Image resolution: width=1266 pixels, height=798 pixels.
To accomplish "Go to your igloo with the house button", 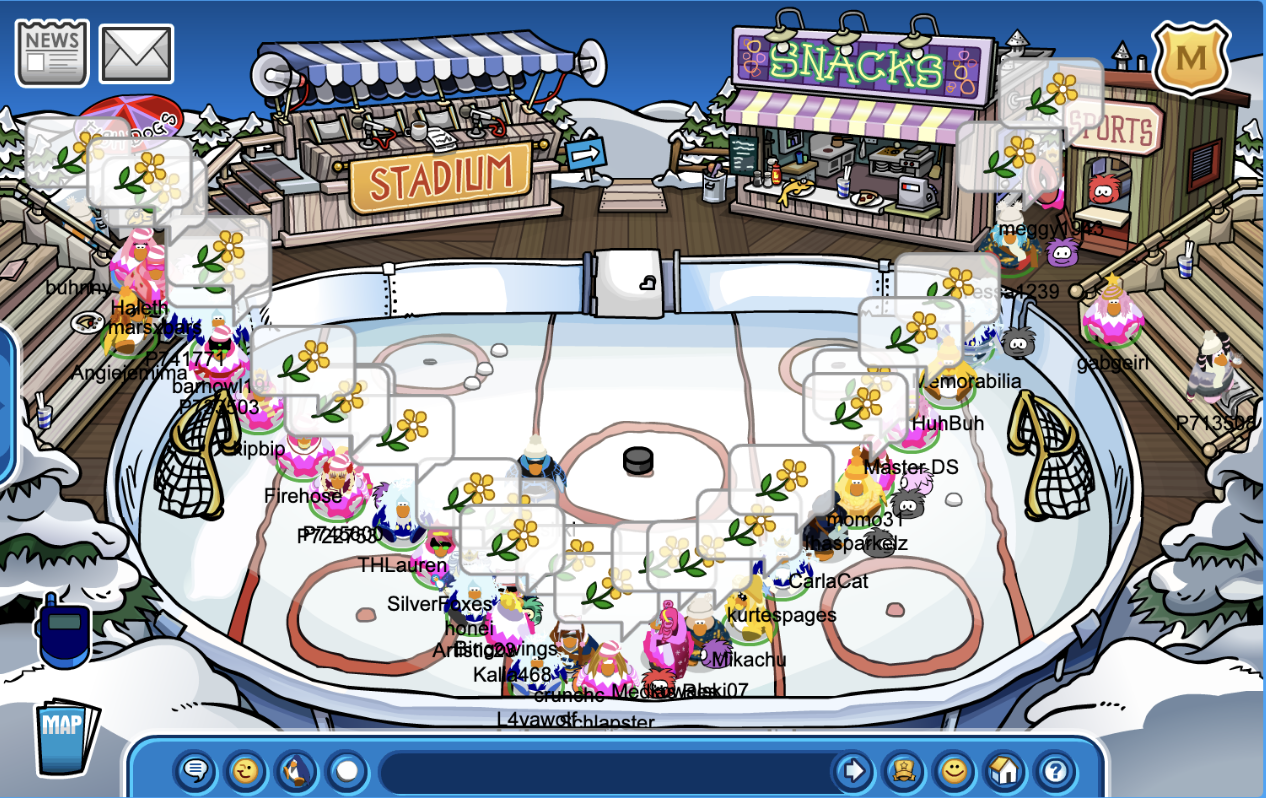I will tap(1005, 771).
